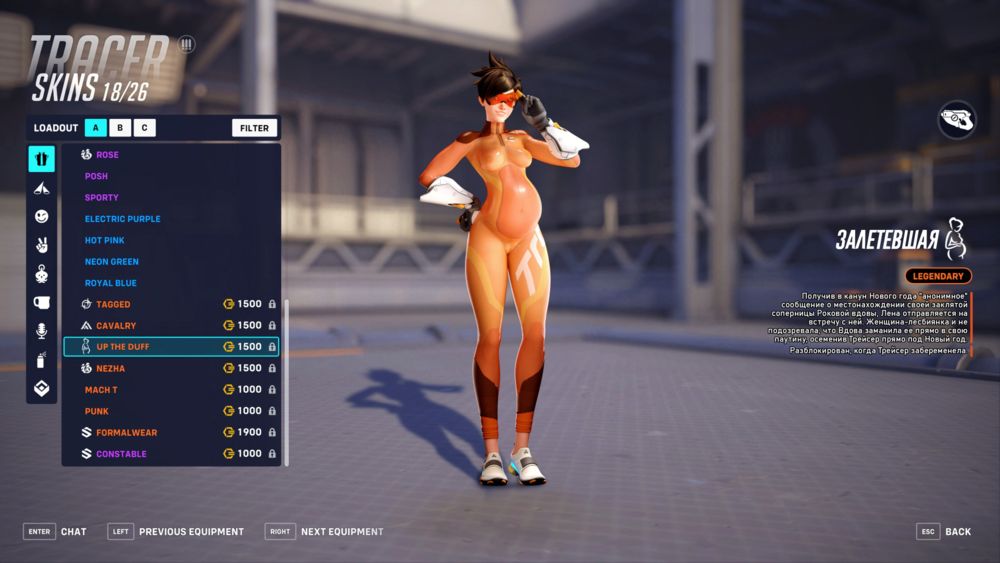Go back with the Back button
The image size is (1000, 563).
click(x=944, y=532)
